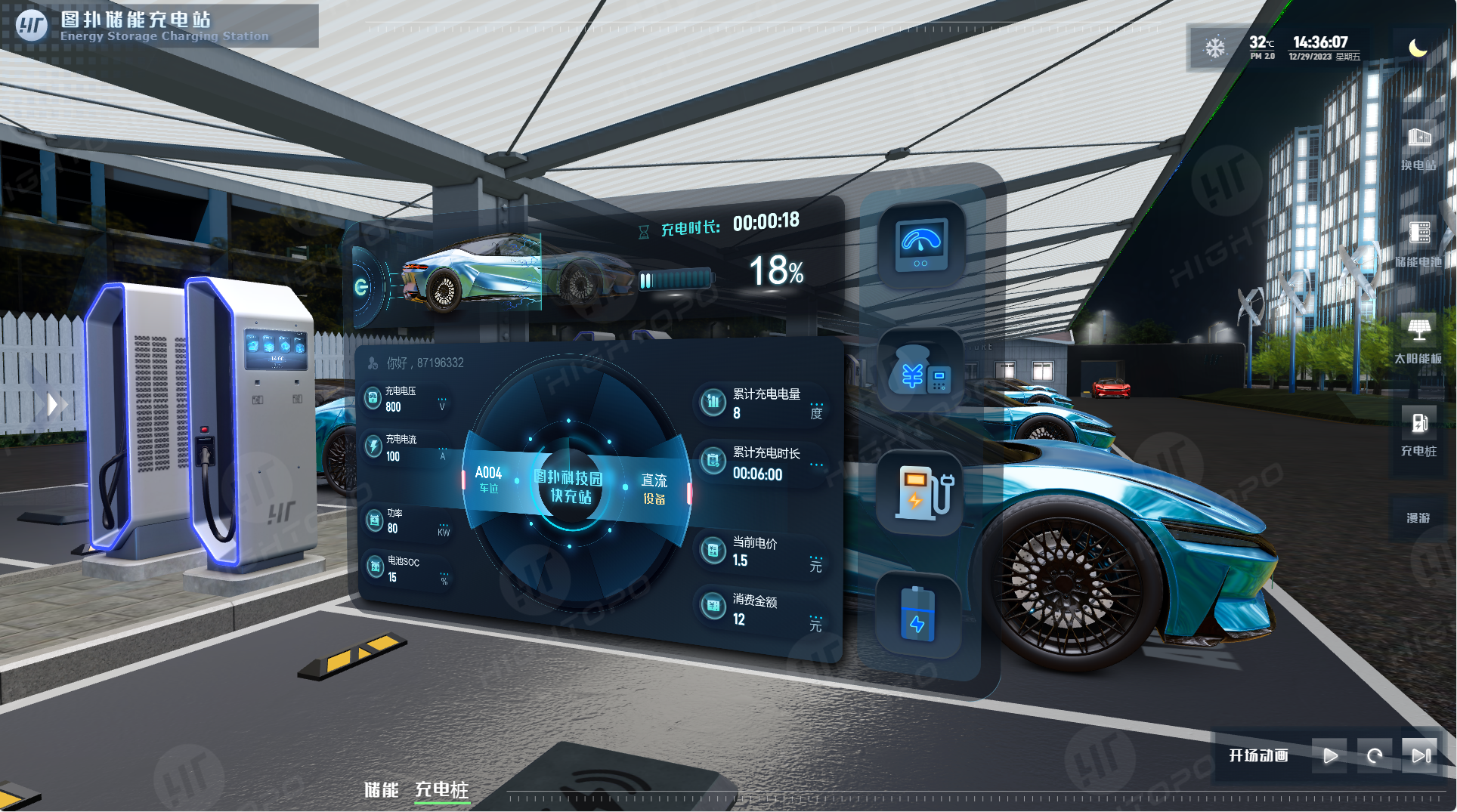The height and width of the screenshot is (812, 1457).
Task: Expand the left panel with the arrow
Action: 52,405
